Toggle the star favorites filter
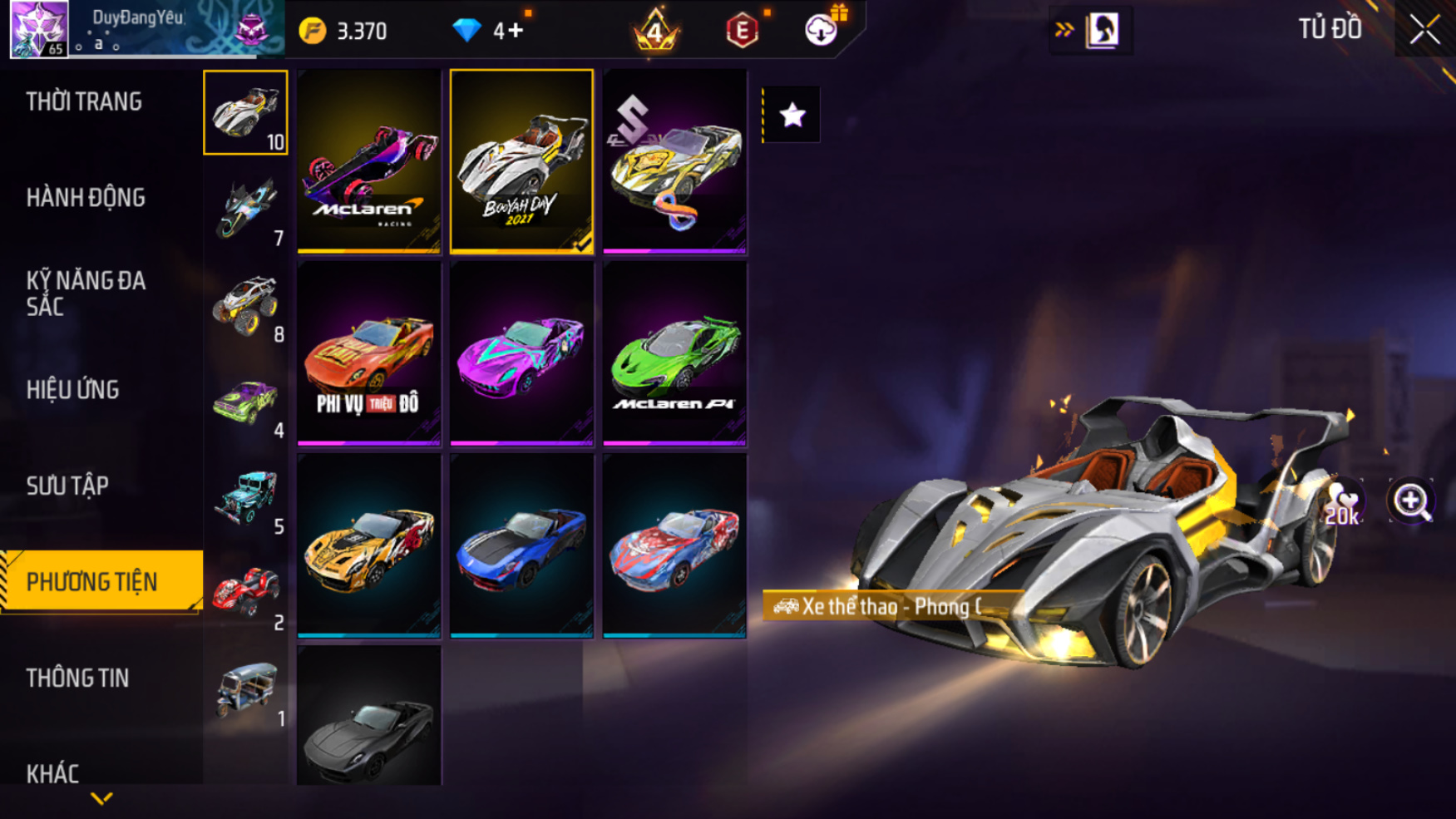The width and height of the screenshot is (1456, 819). 792,115
